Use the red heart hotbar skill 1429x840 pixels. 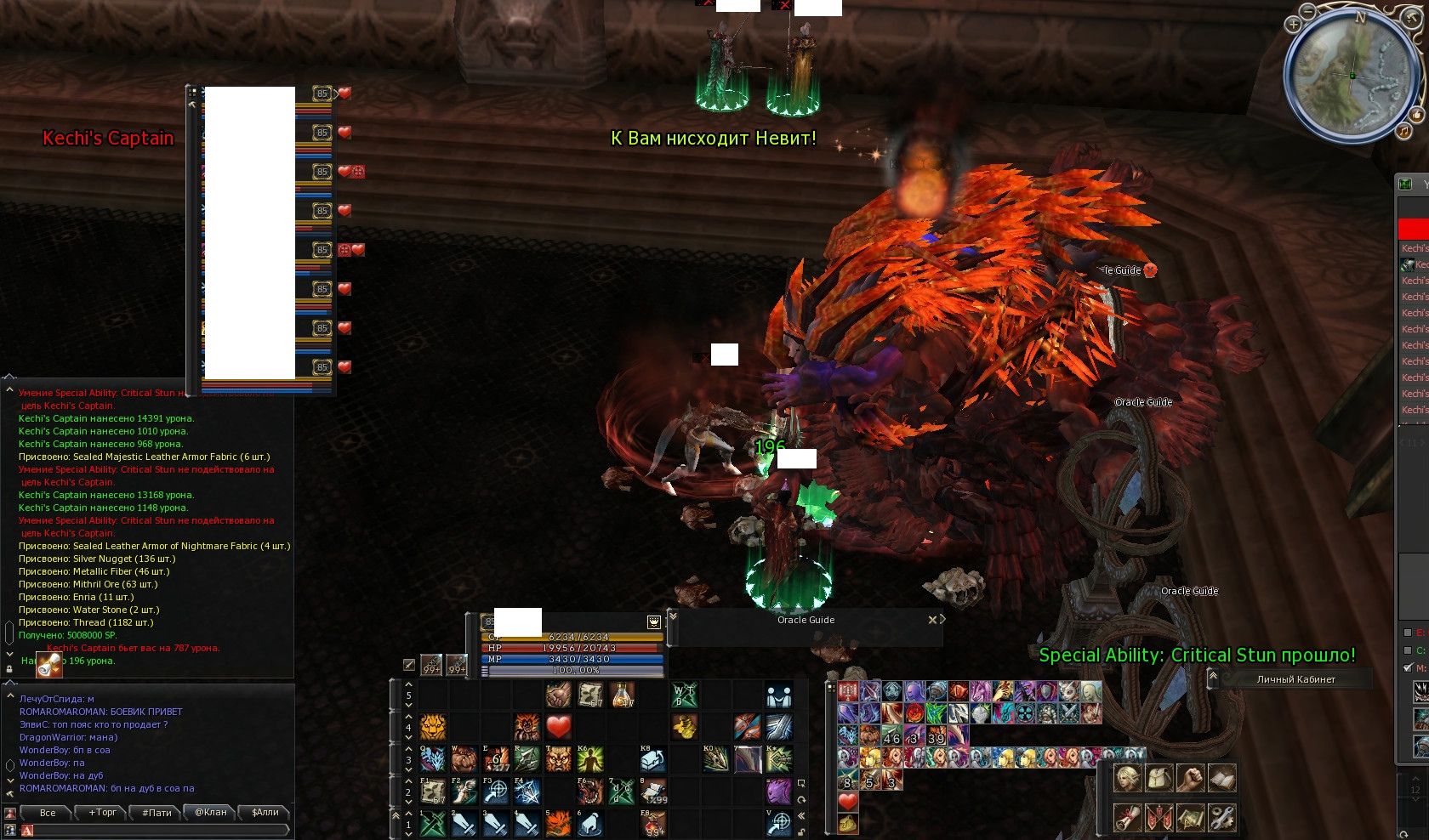point(558,727)
